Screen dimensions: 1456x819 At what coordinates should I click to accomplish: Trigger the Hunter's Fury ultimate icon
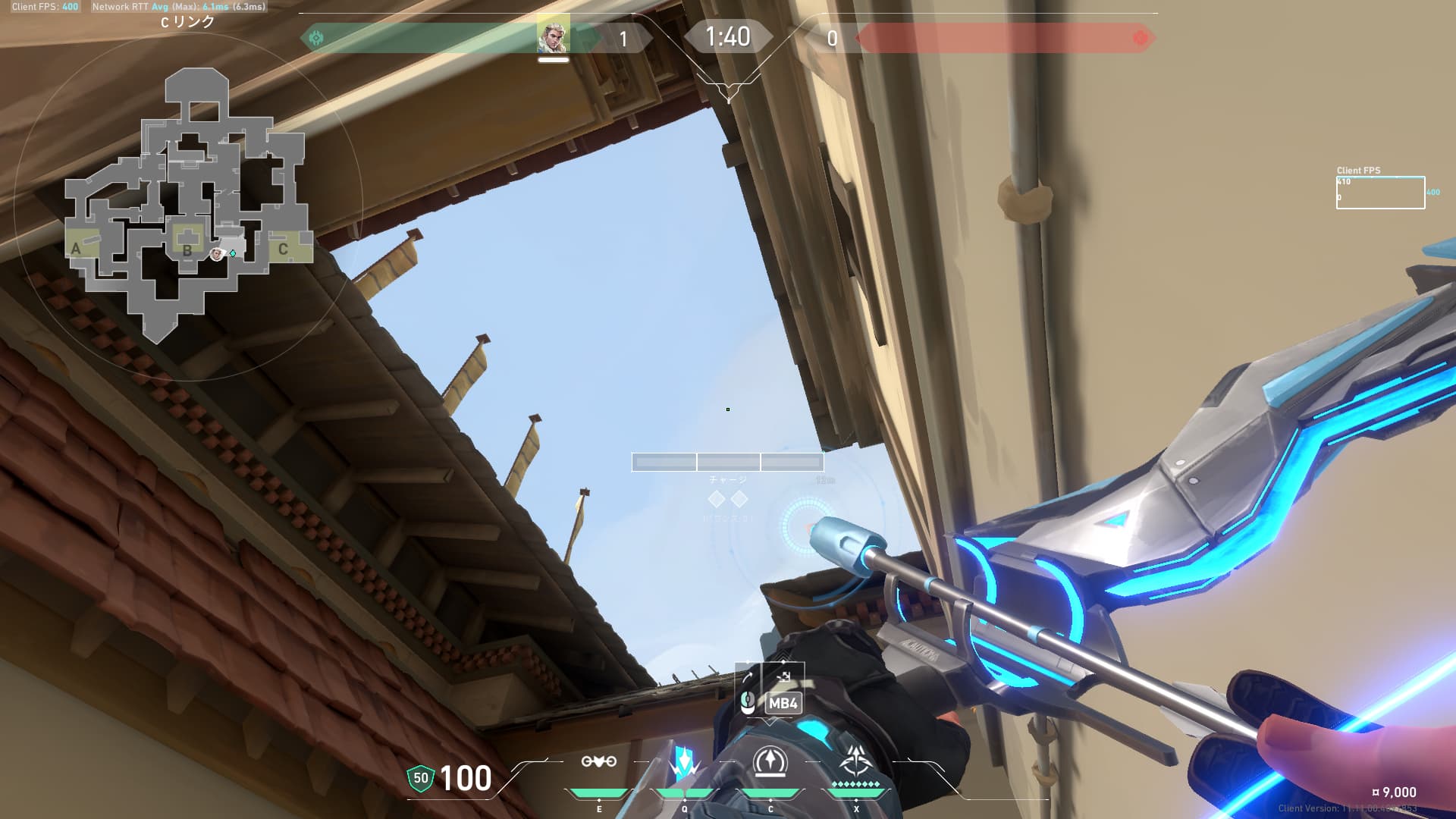[x=856, y=762]
